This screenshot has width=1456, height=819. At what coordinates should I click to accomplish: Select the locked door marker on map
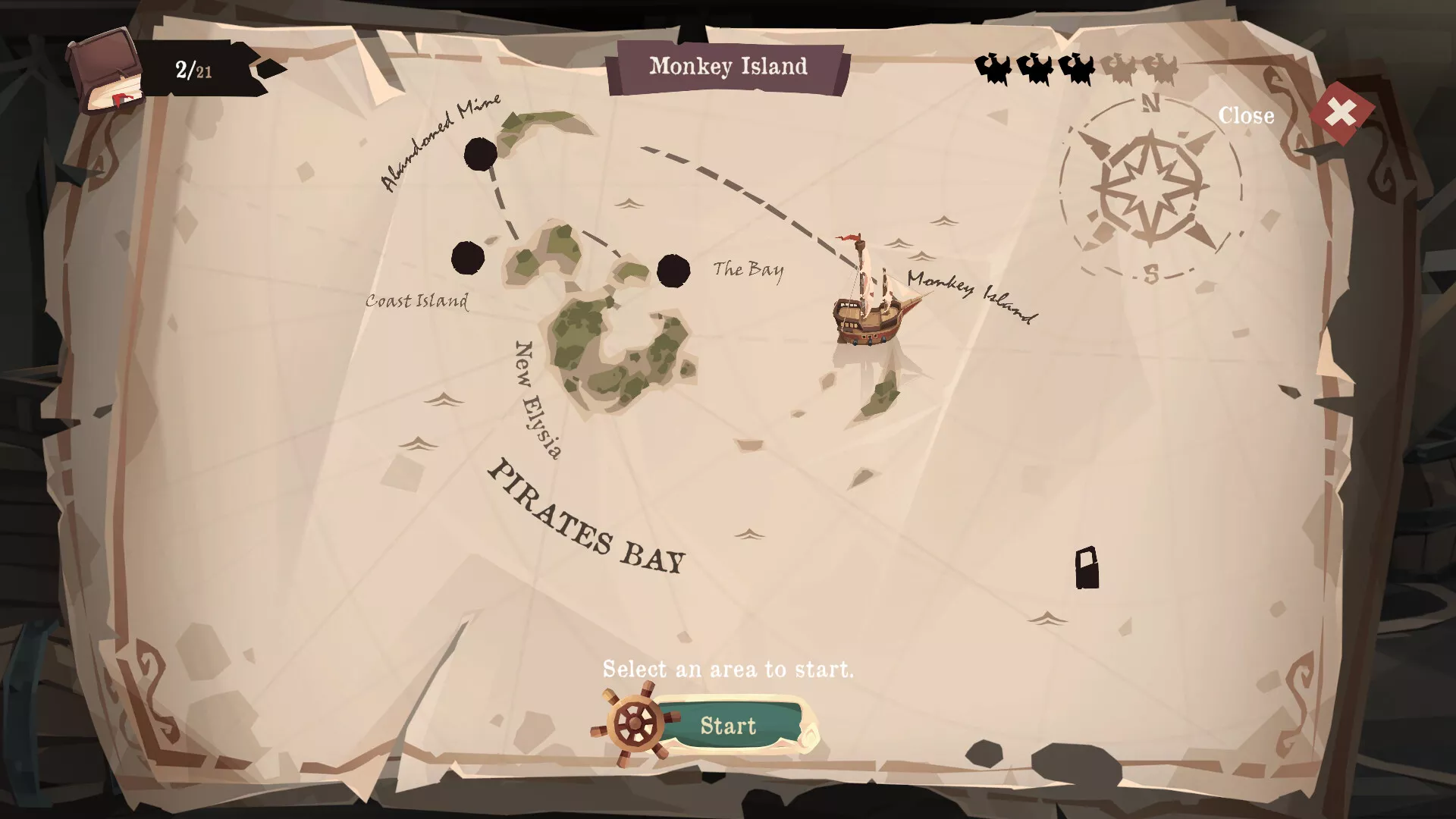[x=1087, y=568]
